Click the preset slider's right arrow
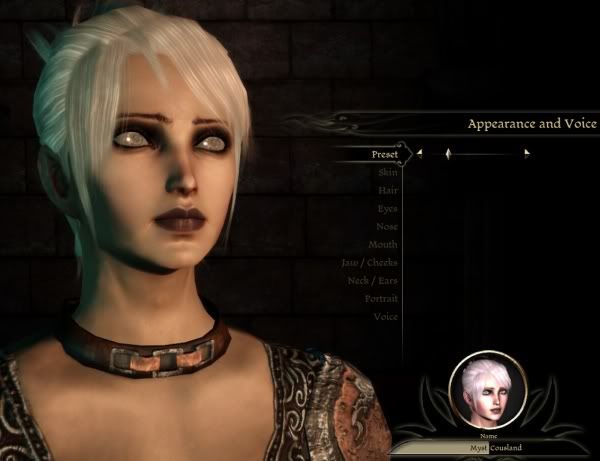 pos(527,154)
